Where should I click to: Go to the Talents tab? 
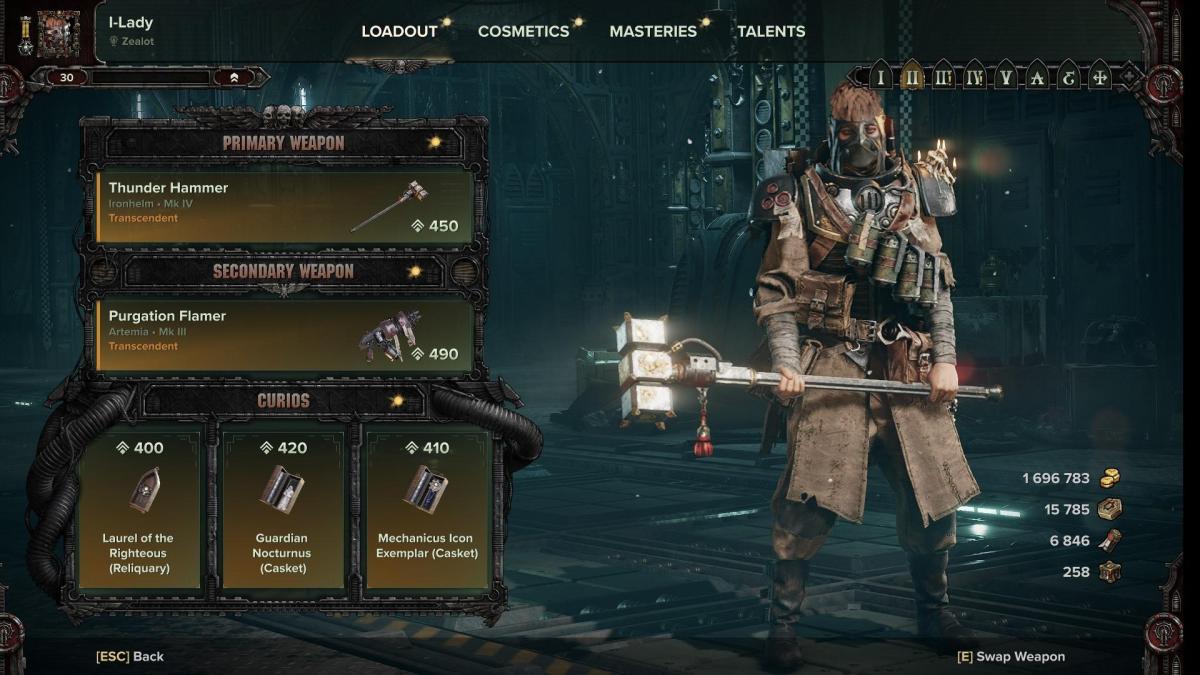(771, 31)
